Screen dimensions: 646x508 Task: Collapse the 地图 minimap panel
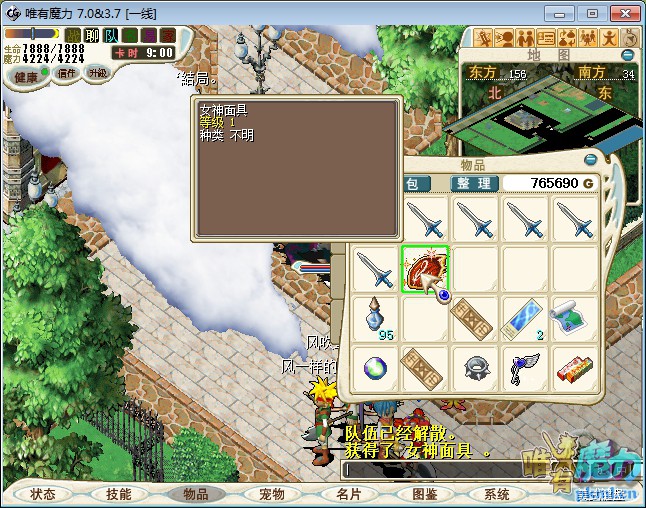pos(628,55)
